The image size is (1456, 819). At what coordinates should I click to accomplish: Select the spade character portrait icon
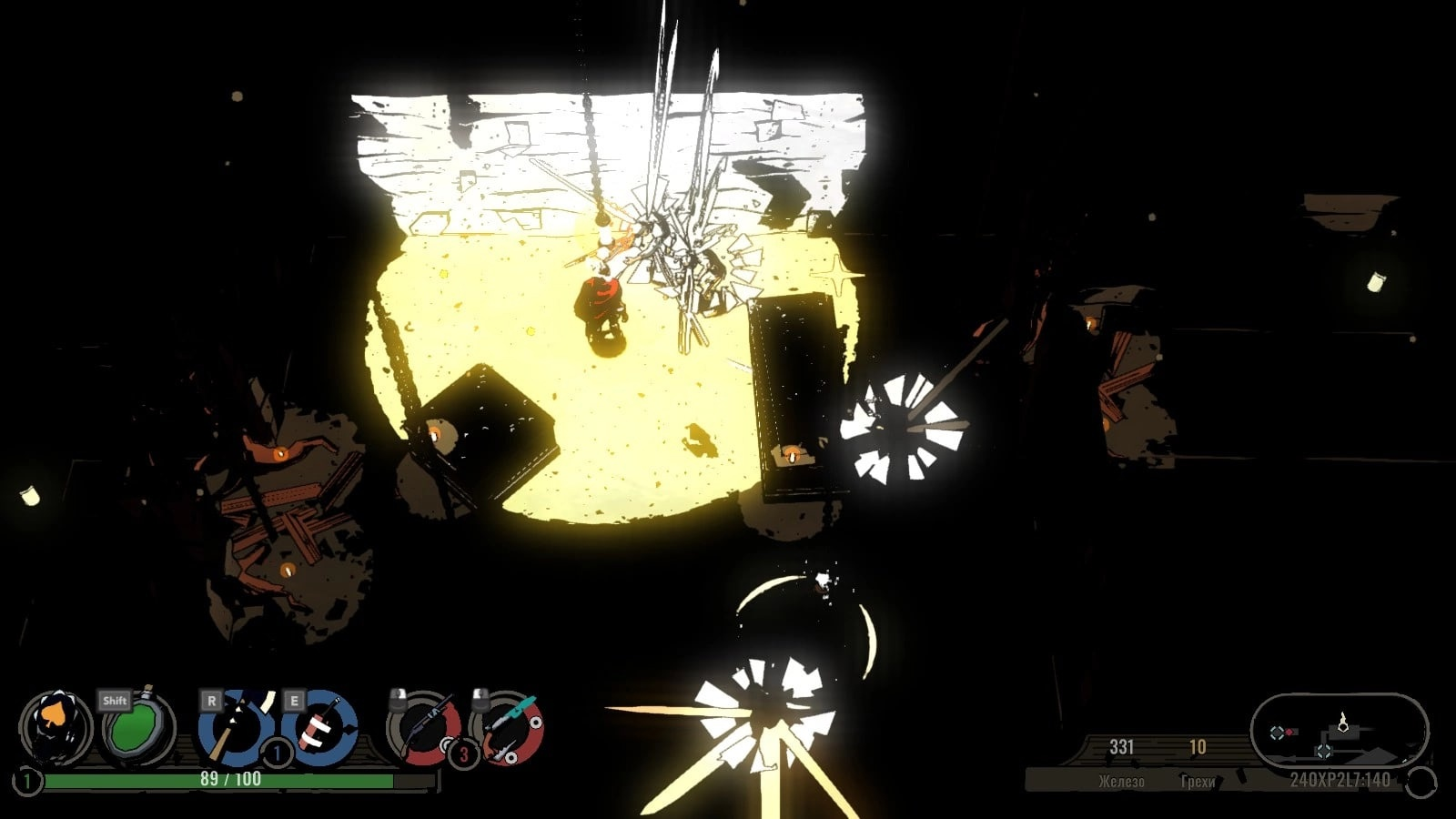tap(56, 728)
